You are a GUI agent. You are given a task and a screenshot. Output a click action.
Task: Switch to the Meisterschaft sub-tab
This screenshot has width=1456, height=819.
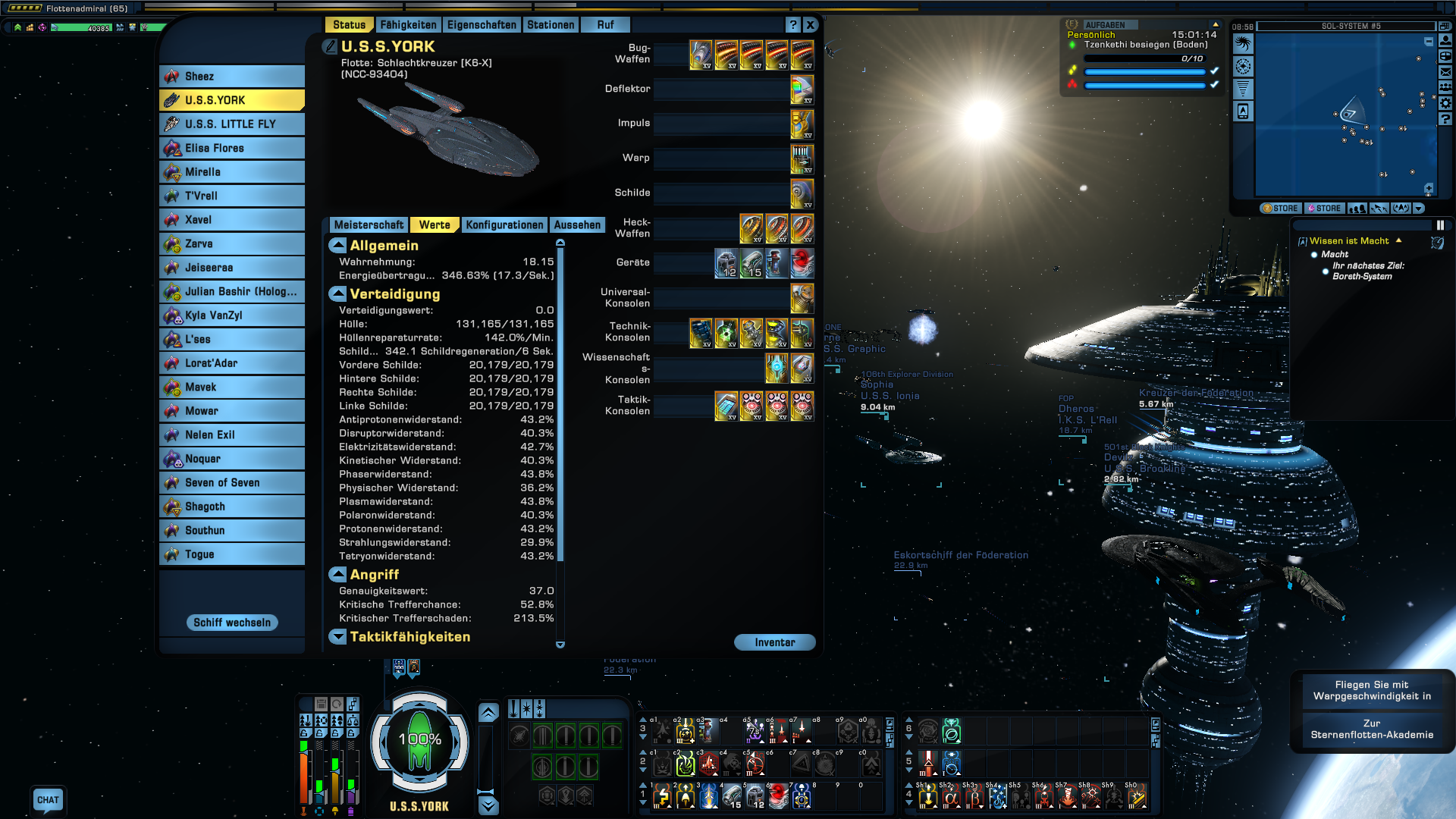(x=369, y=225)
